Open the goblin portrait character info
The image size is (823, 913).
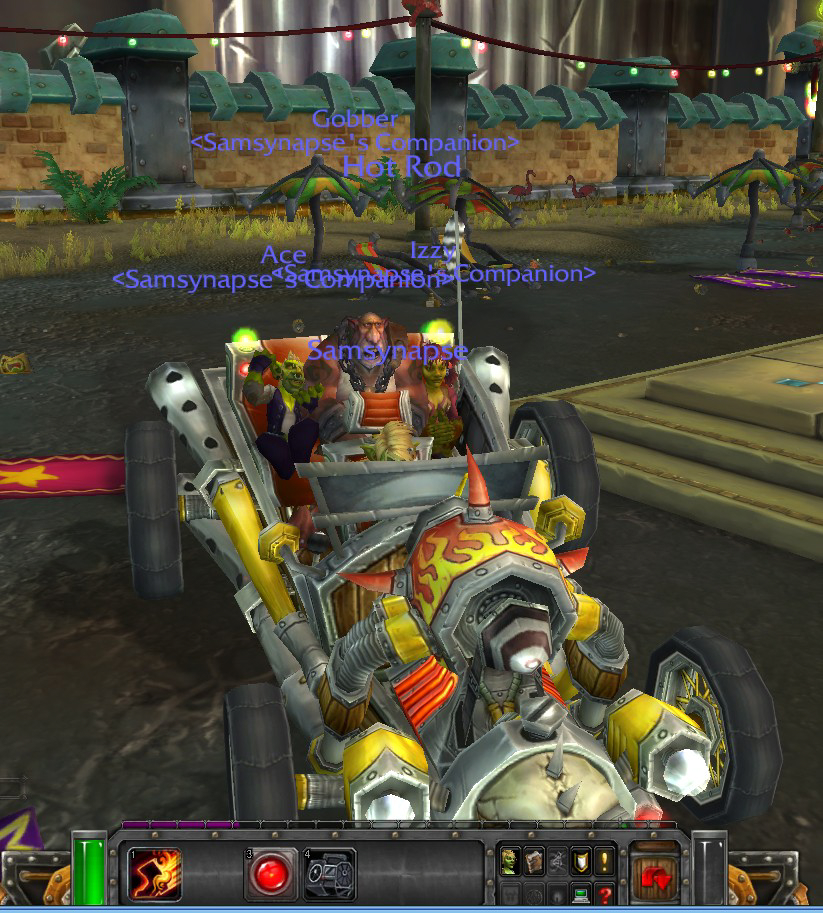pos(510,860)
